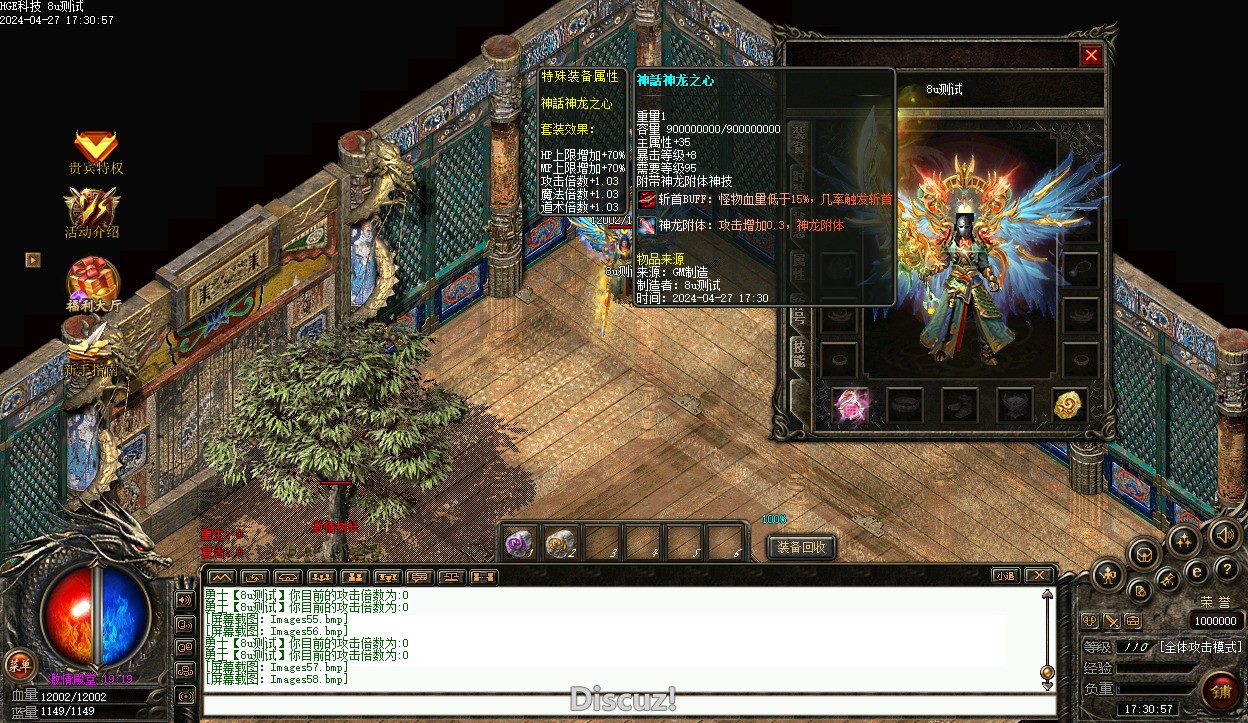Screen dimensions: 1248x723
Task: Close the character equipment panel
Action: click(1091, 56)
